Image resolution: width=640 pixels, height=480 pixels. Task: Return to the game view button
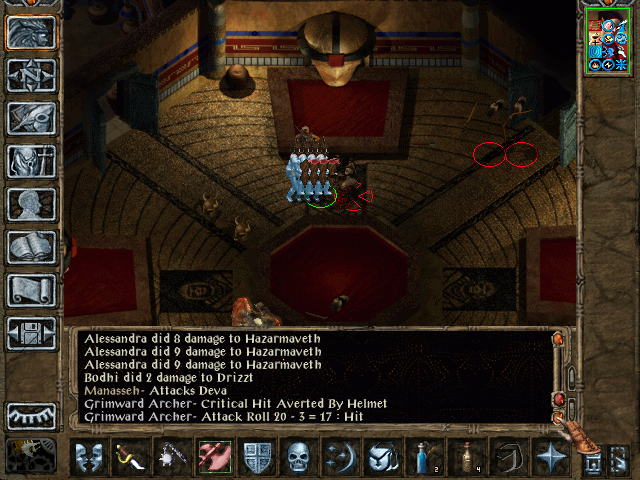point(31,33)
